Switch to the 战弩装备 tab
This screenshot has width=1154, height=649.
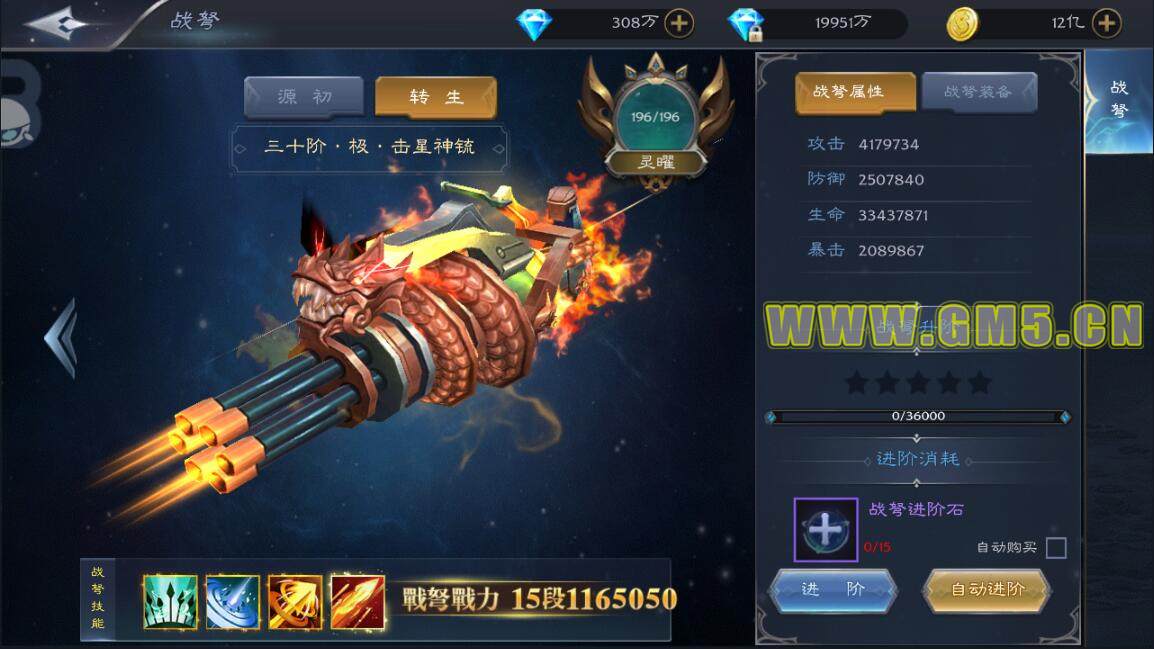(x=979, y=92)
